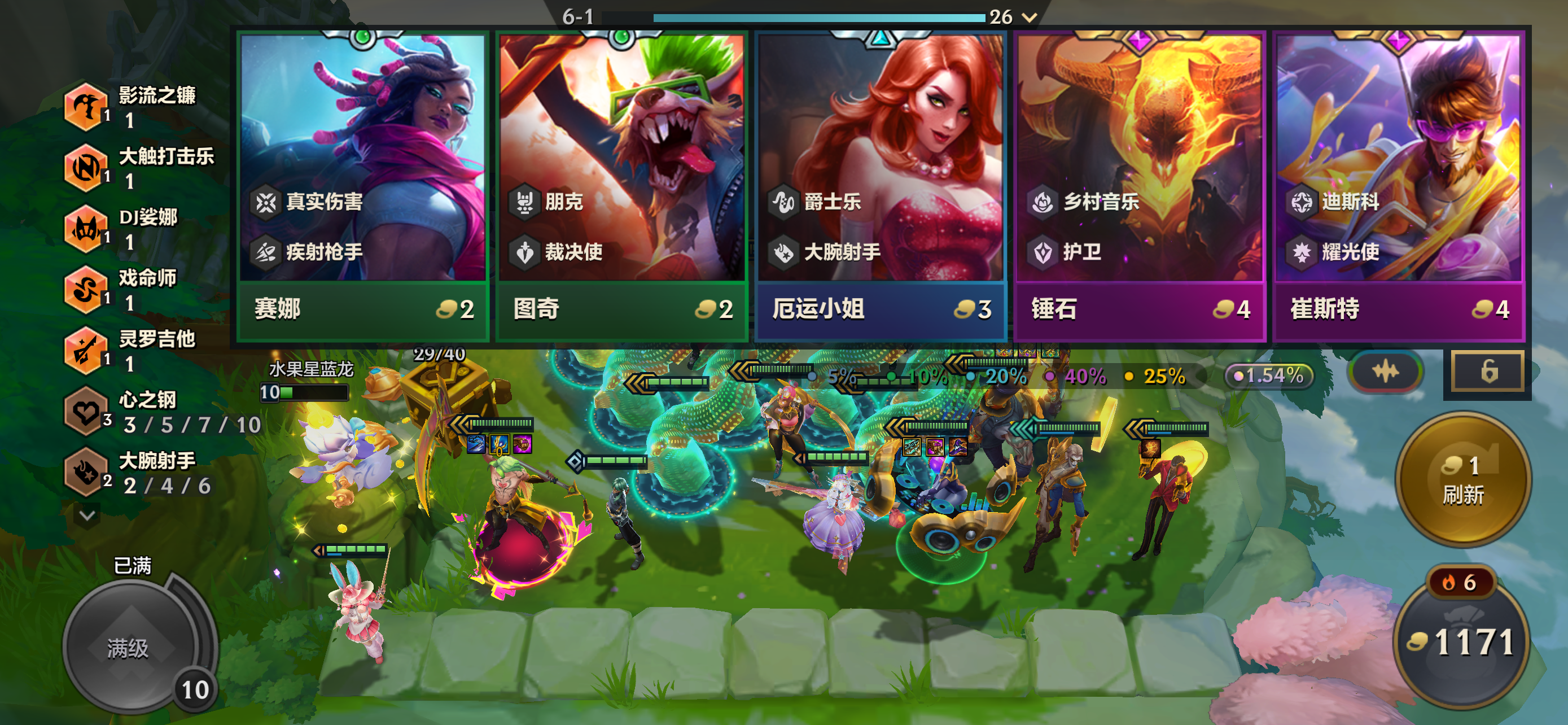Open the 戏命师 trait entry

[86, 289]
